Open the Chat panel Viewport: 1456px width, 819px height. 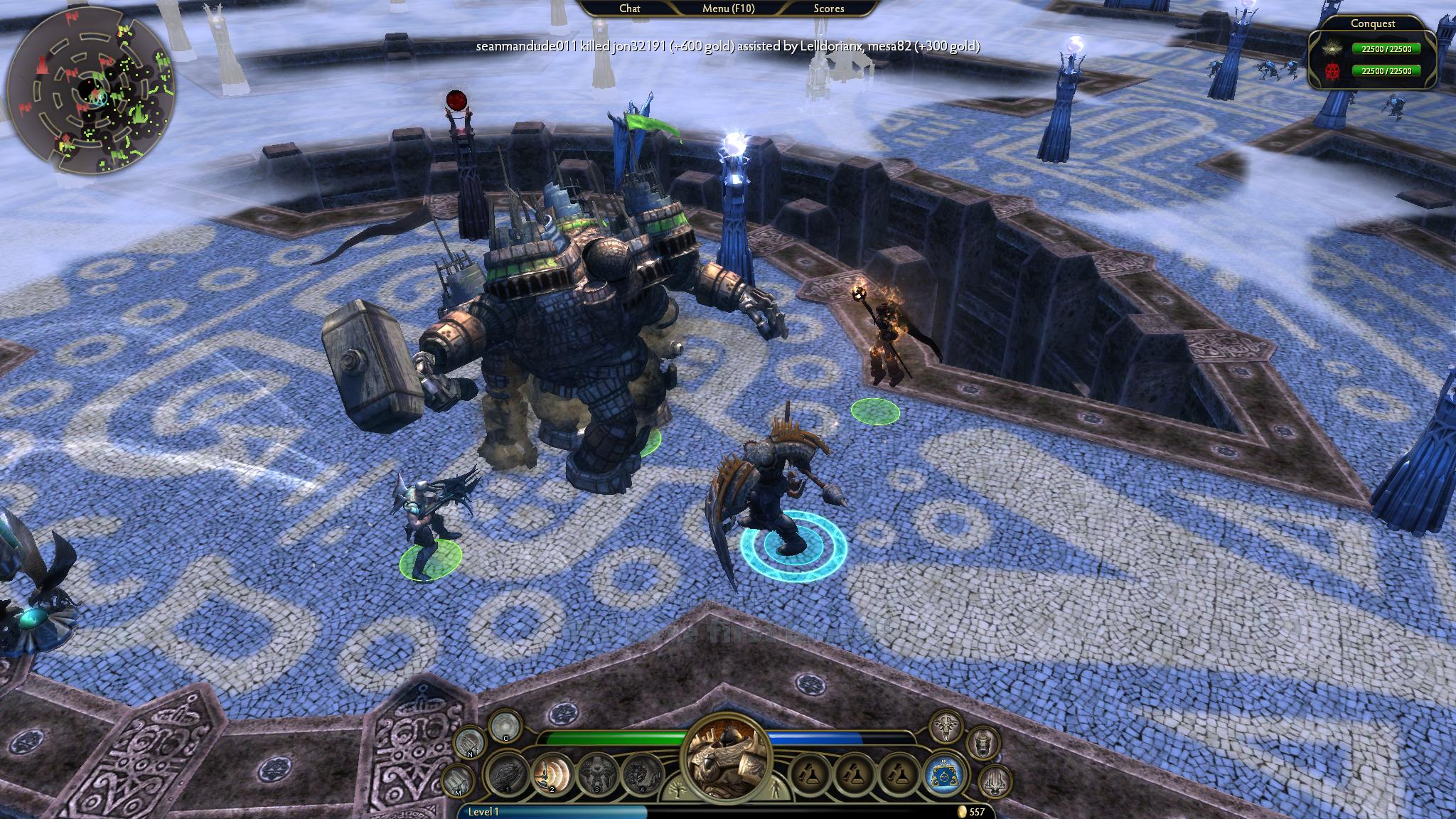click(630, 9)
